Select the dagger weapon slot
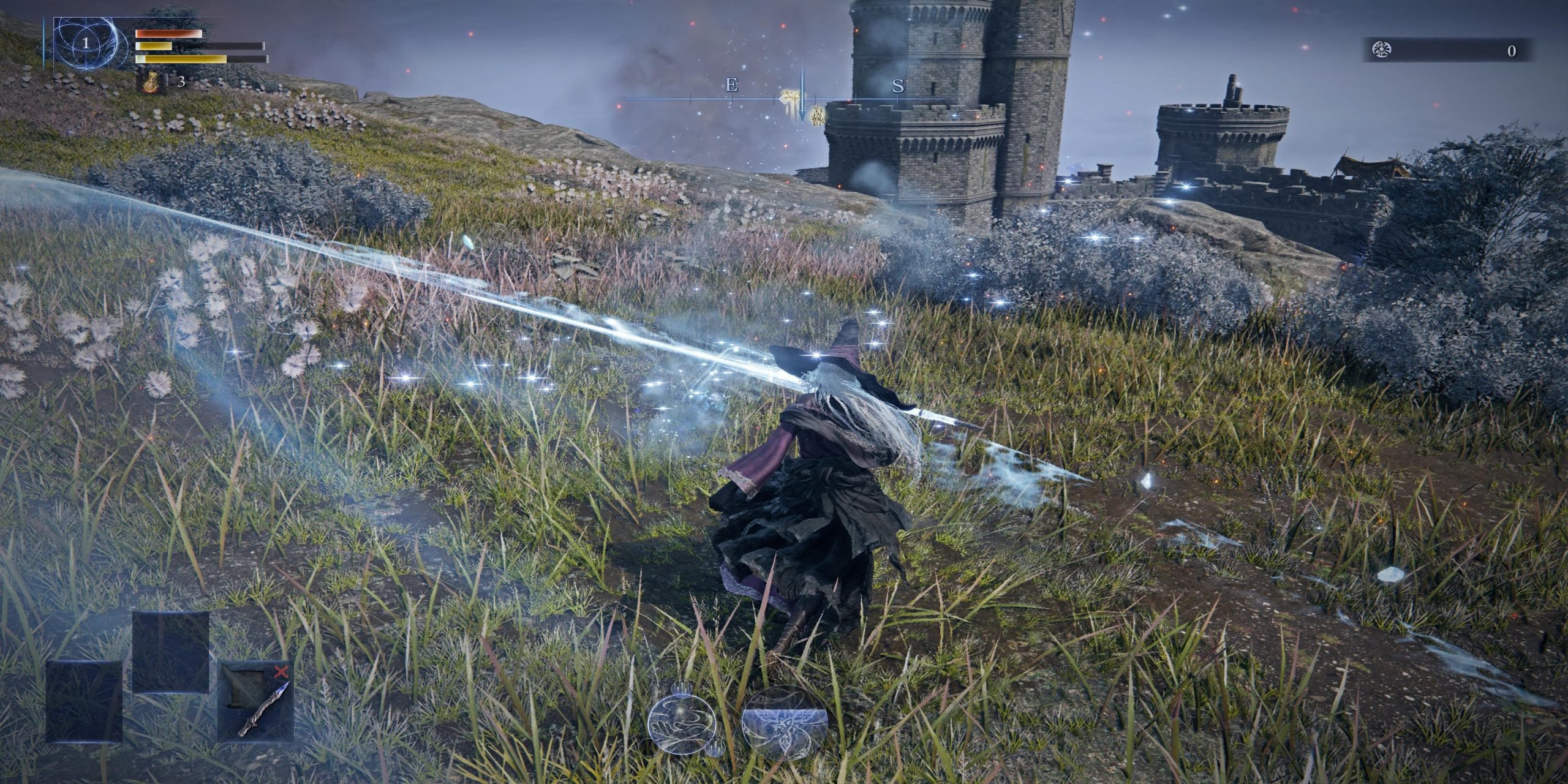Viewport: 1568px width, 784px height. tap(256, 701)
